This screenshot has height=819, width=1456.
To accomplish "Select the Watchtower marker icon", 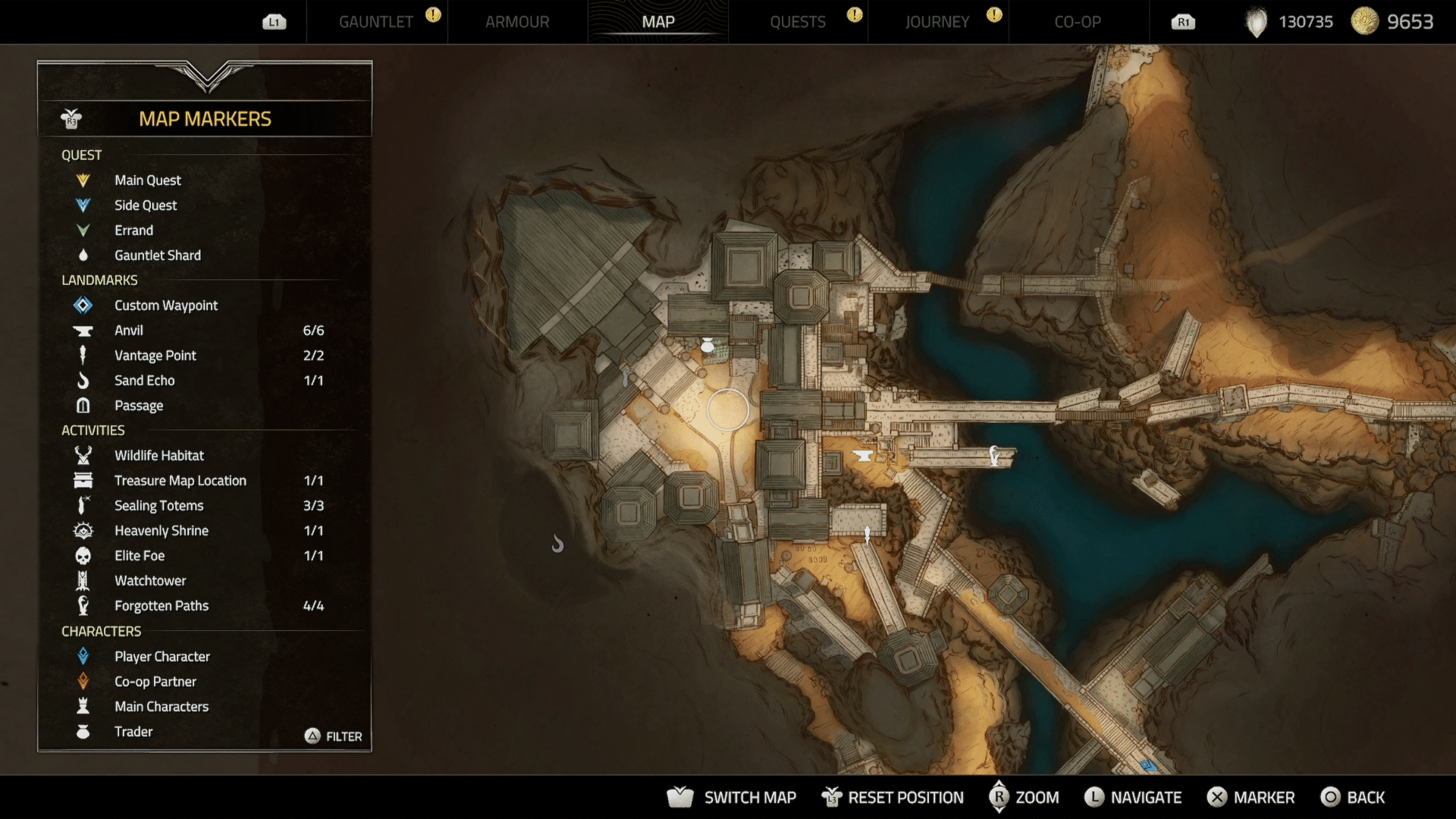I will tap(83, 580).
